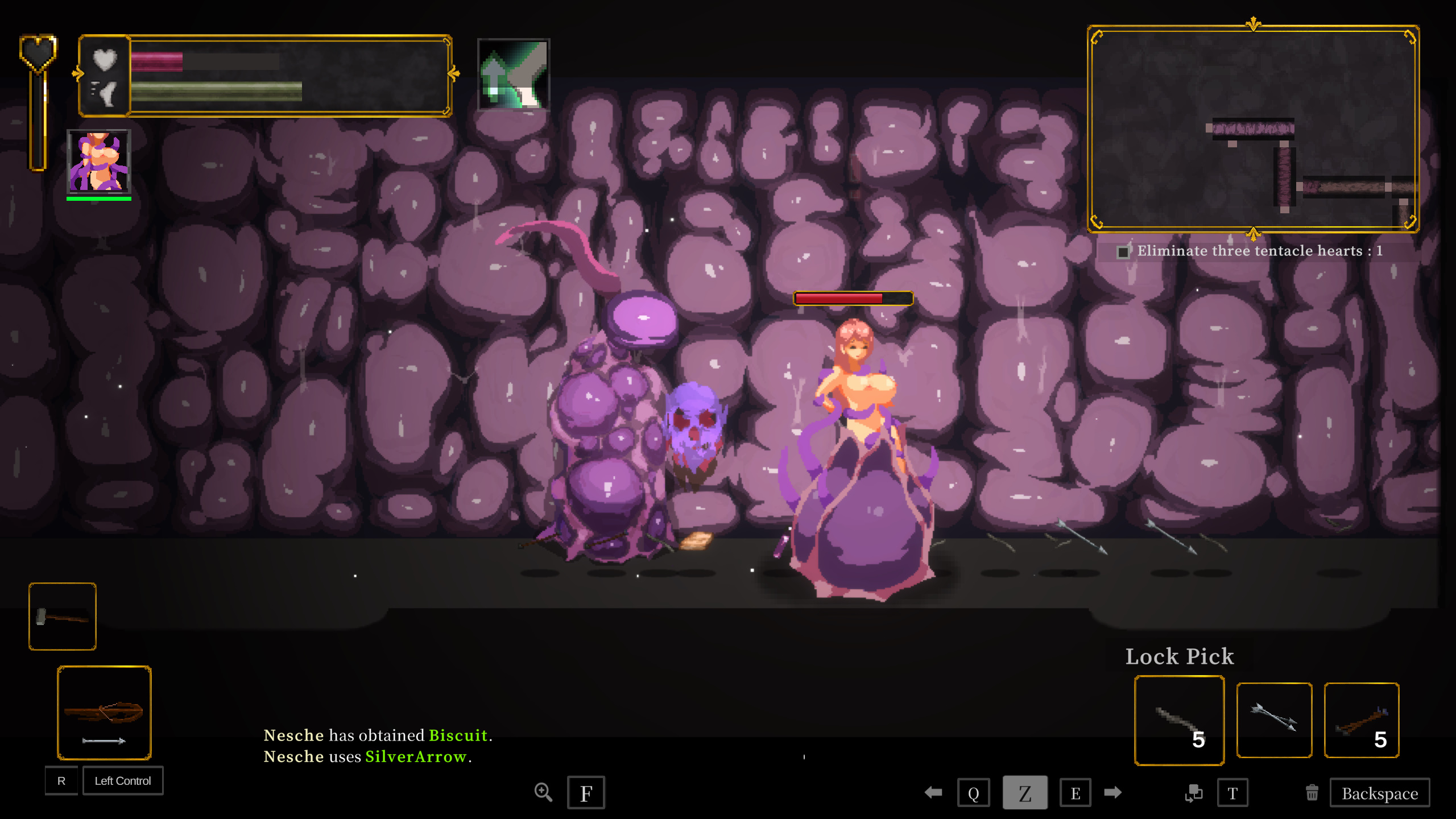Expand the minimap using its top arrow marker

[1253, 24]
